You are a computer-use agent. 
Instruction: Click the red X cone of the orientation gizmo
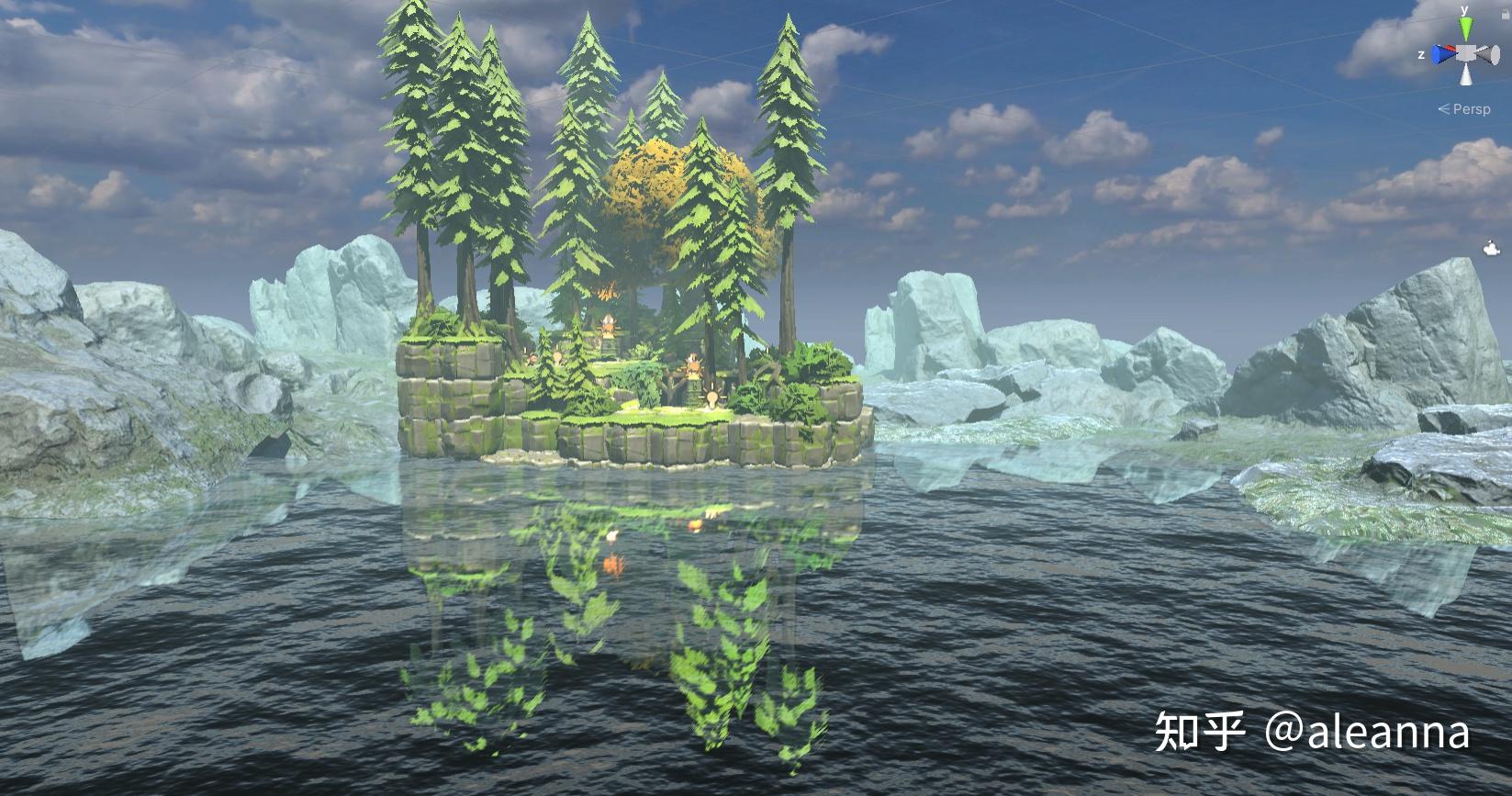pos(1449,48)
